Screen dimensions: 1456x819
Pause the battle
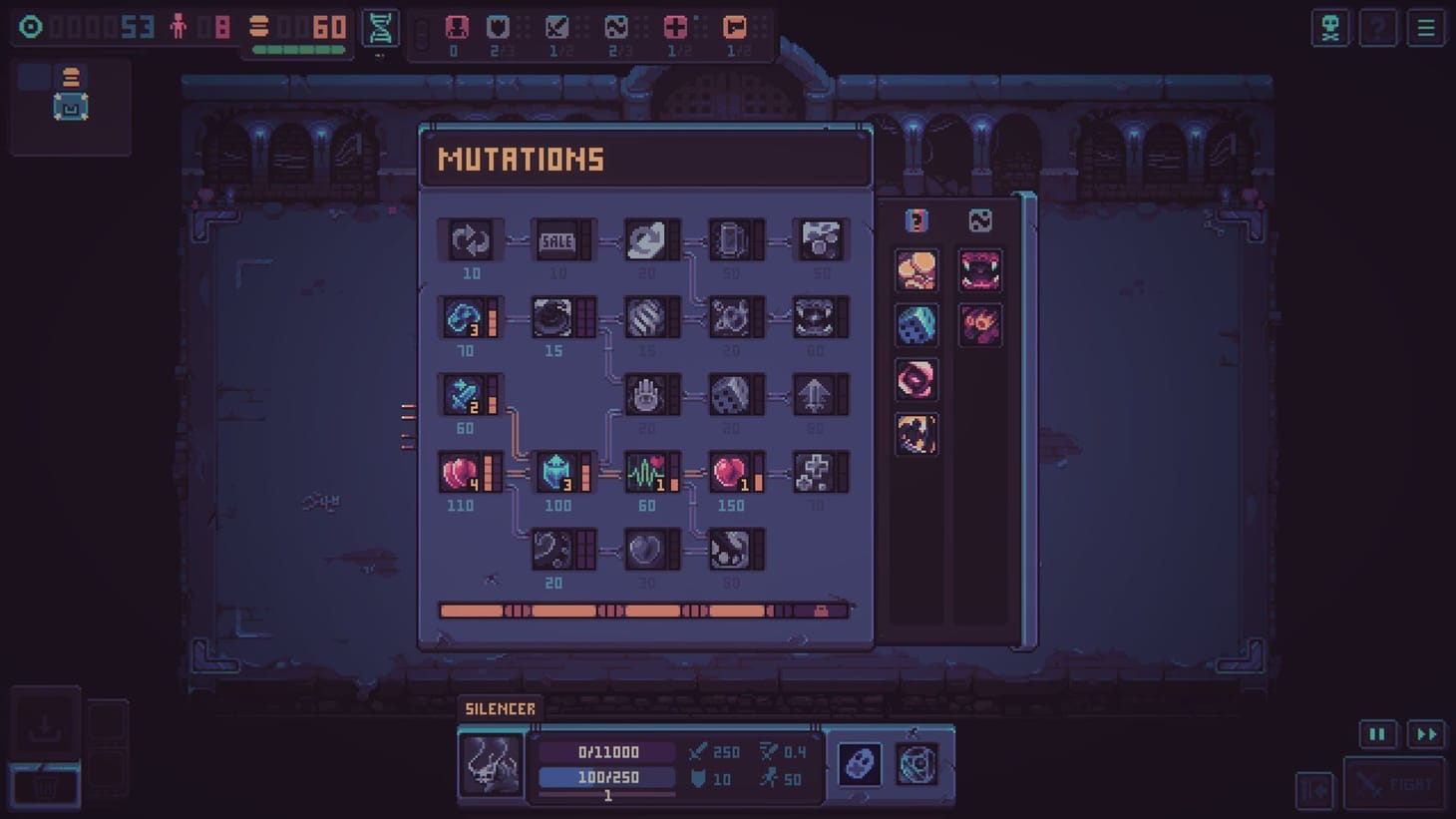[x=1377, y=733]
